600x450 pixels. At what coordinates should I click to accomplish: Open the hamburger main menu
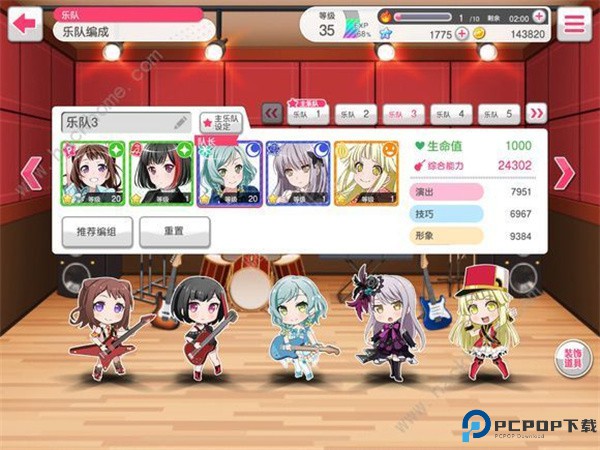(x=573, y=23)
